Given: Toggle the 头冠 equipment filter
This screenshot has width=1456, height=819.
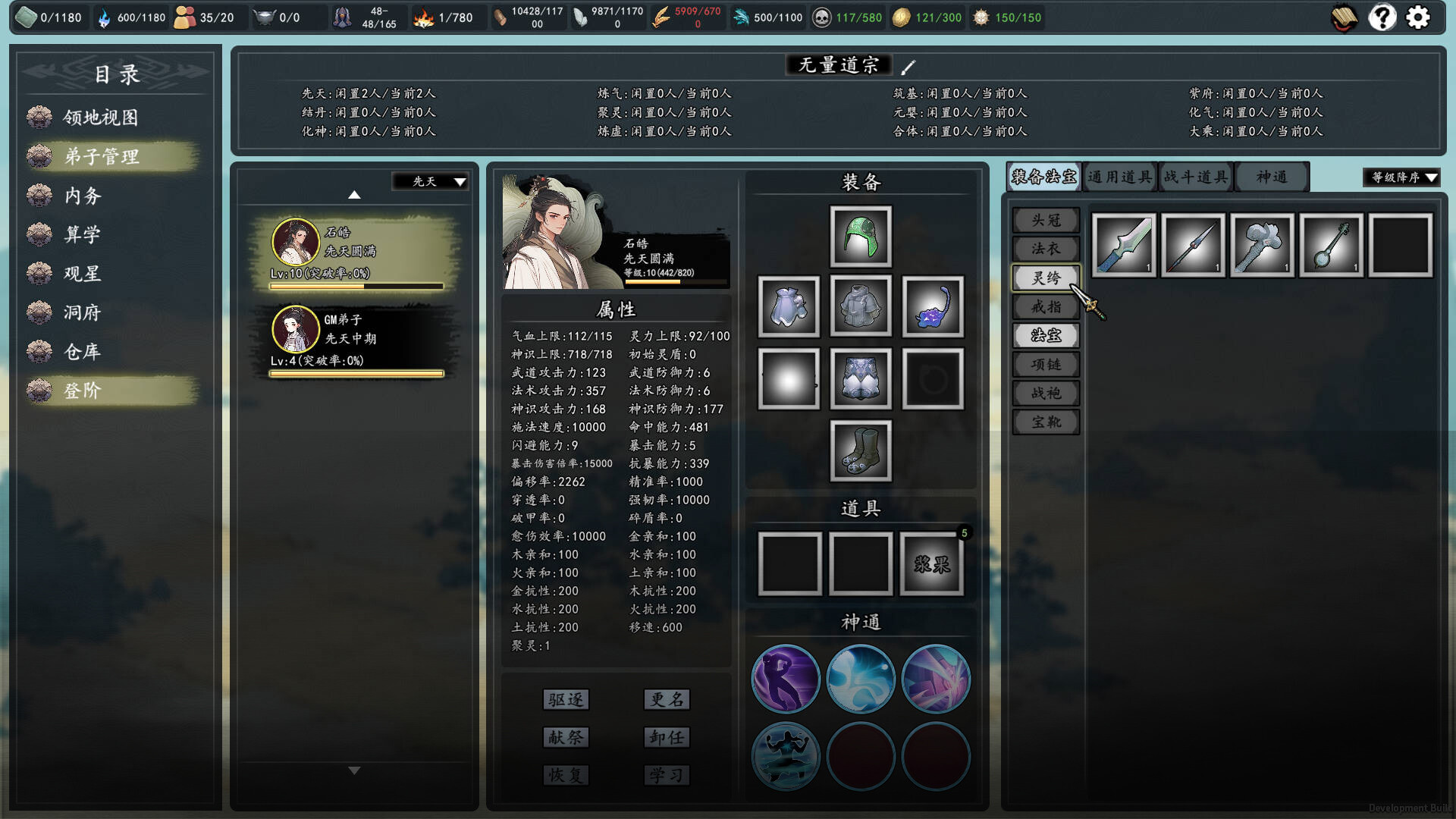Looking at the screenshot, I should pyautogui.click(x=1046, y=220).
